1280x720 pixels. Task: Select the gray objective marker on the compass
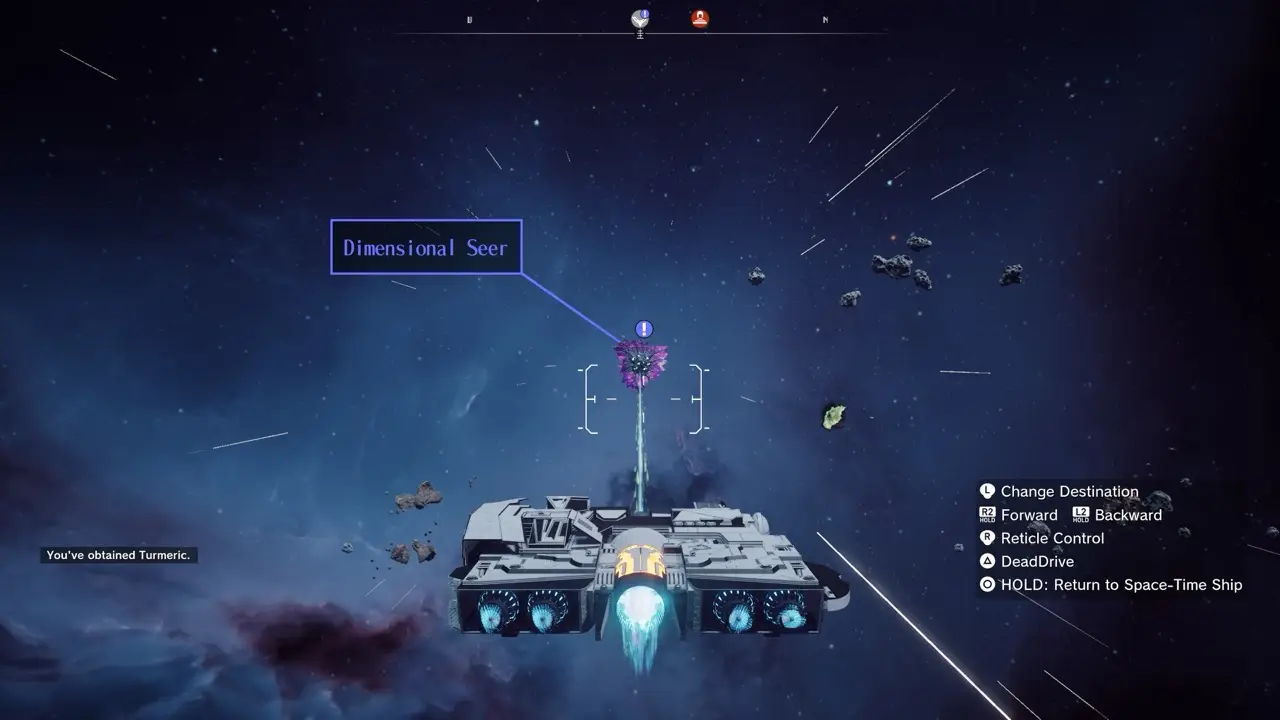coord(639,19)
